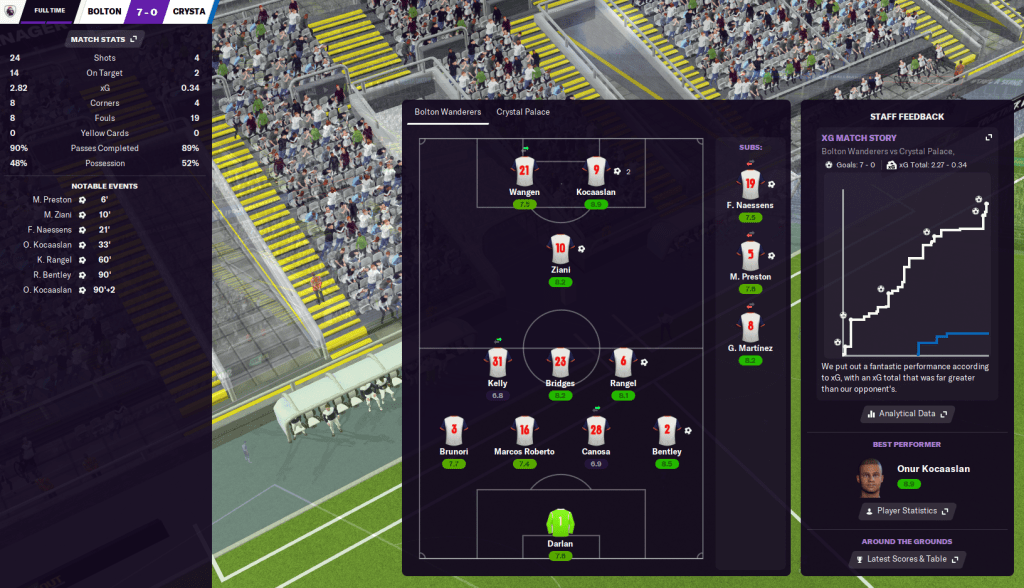1024x588 pixels.
Task: Select goalkeeper Darlan
Action: coord(560,523)
